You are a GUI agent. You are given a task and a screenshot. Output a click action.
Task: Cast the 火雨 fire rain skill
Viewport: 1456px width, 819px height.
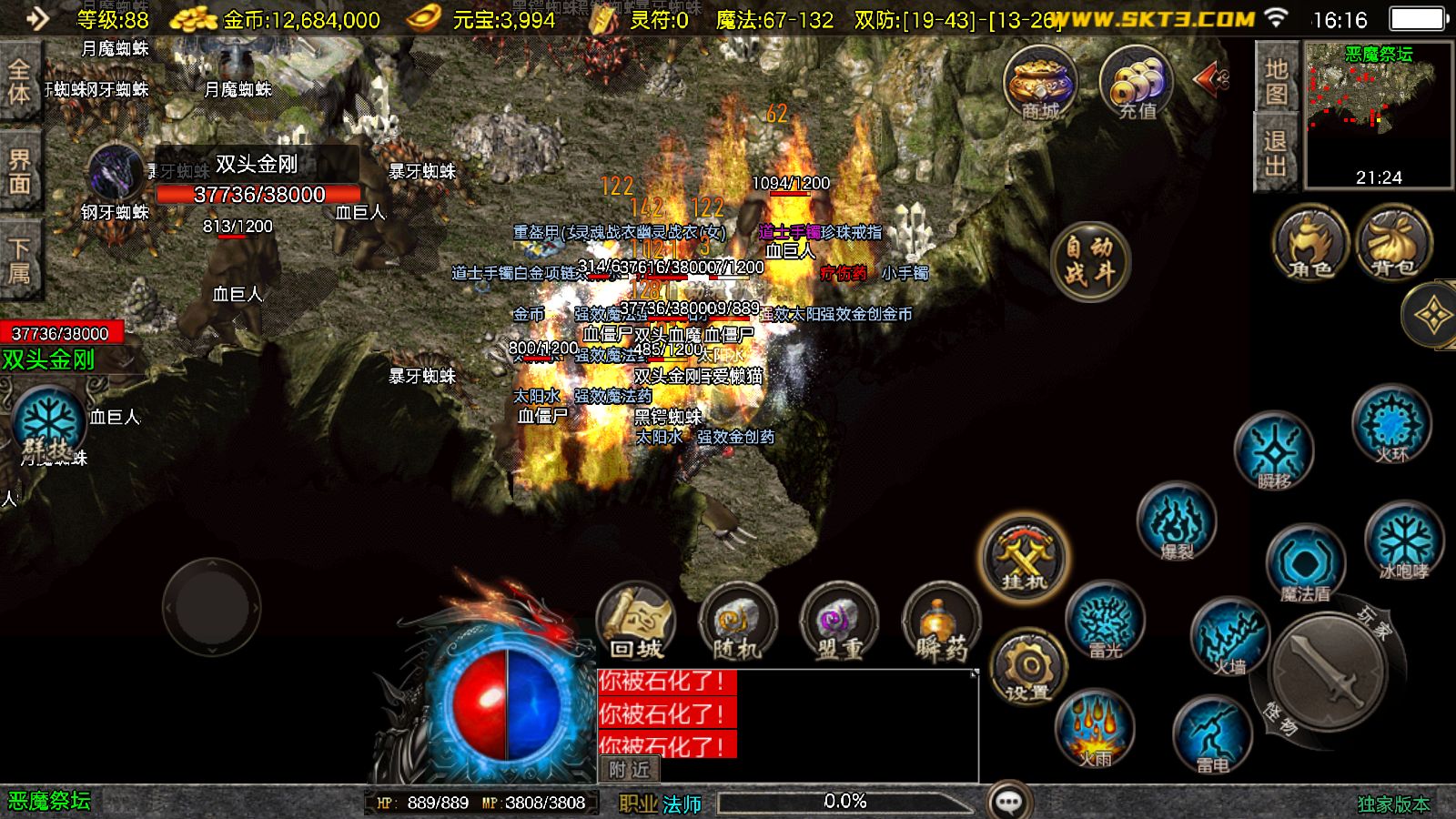1095,729
